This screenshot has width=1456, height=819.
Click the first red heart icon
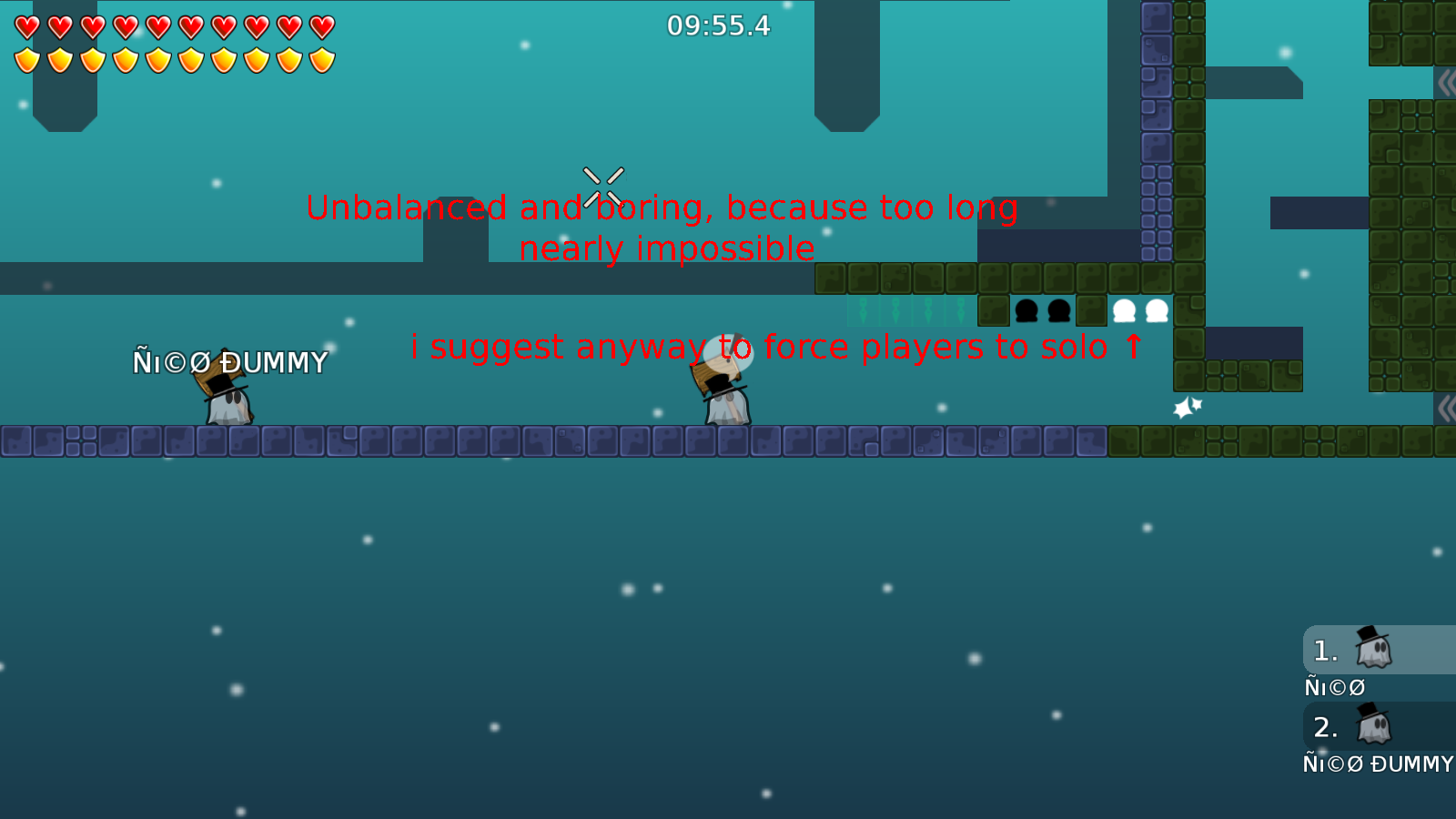tap(25, 25)
